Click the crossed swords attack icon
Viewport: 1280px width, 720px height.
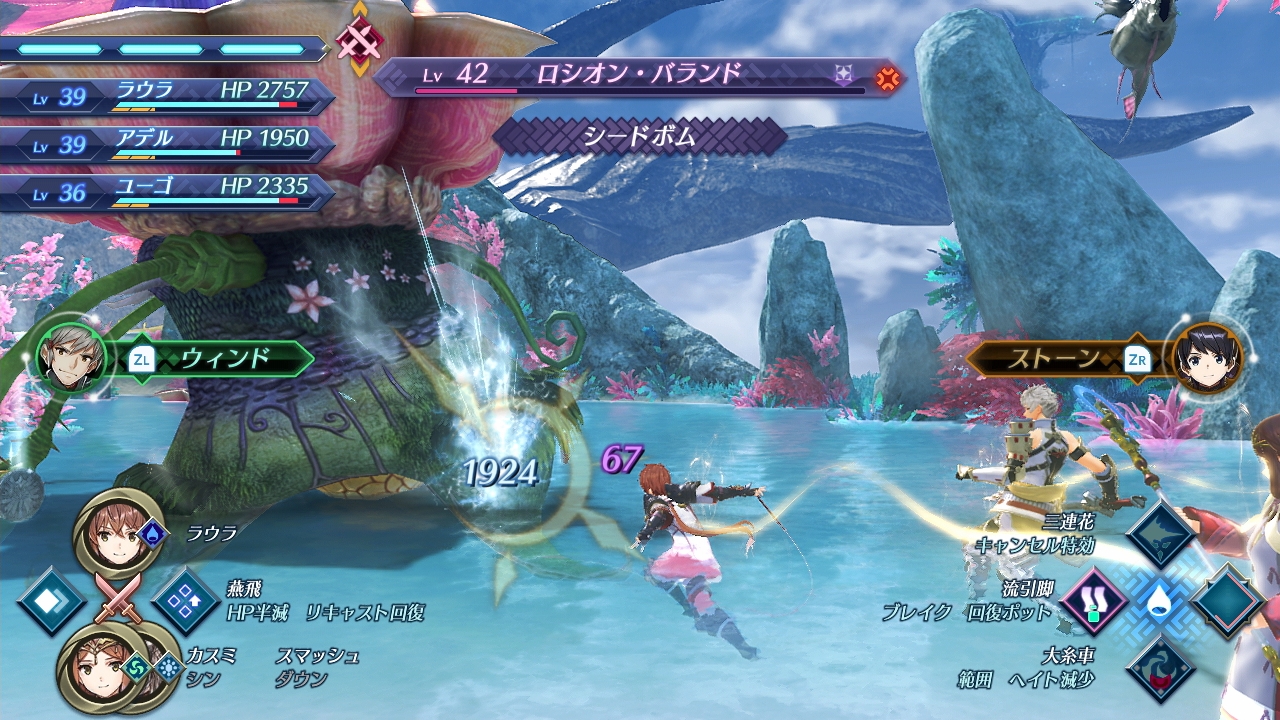pyautogui.click(x=118, y=599)
